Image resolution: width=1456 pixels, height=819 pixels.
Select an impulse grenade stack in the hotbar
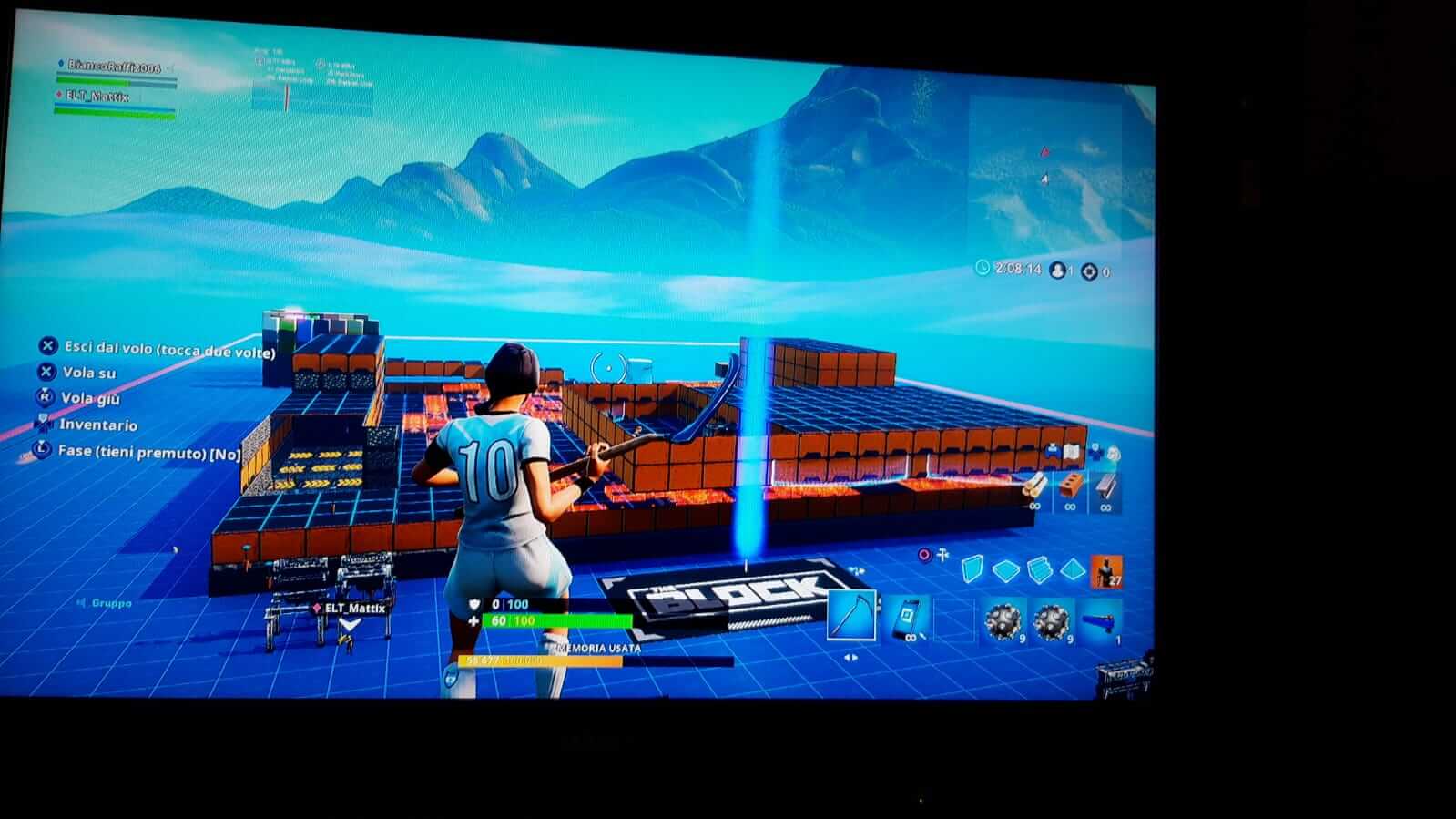(1002, 620)
